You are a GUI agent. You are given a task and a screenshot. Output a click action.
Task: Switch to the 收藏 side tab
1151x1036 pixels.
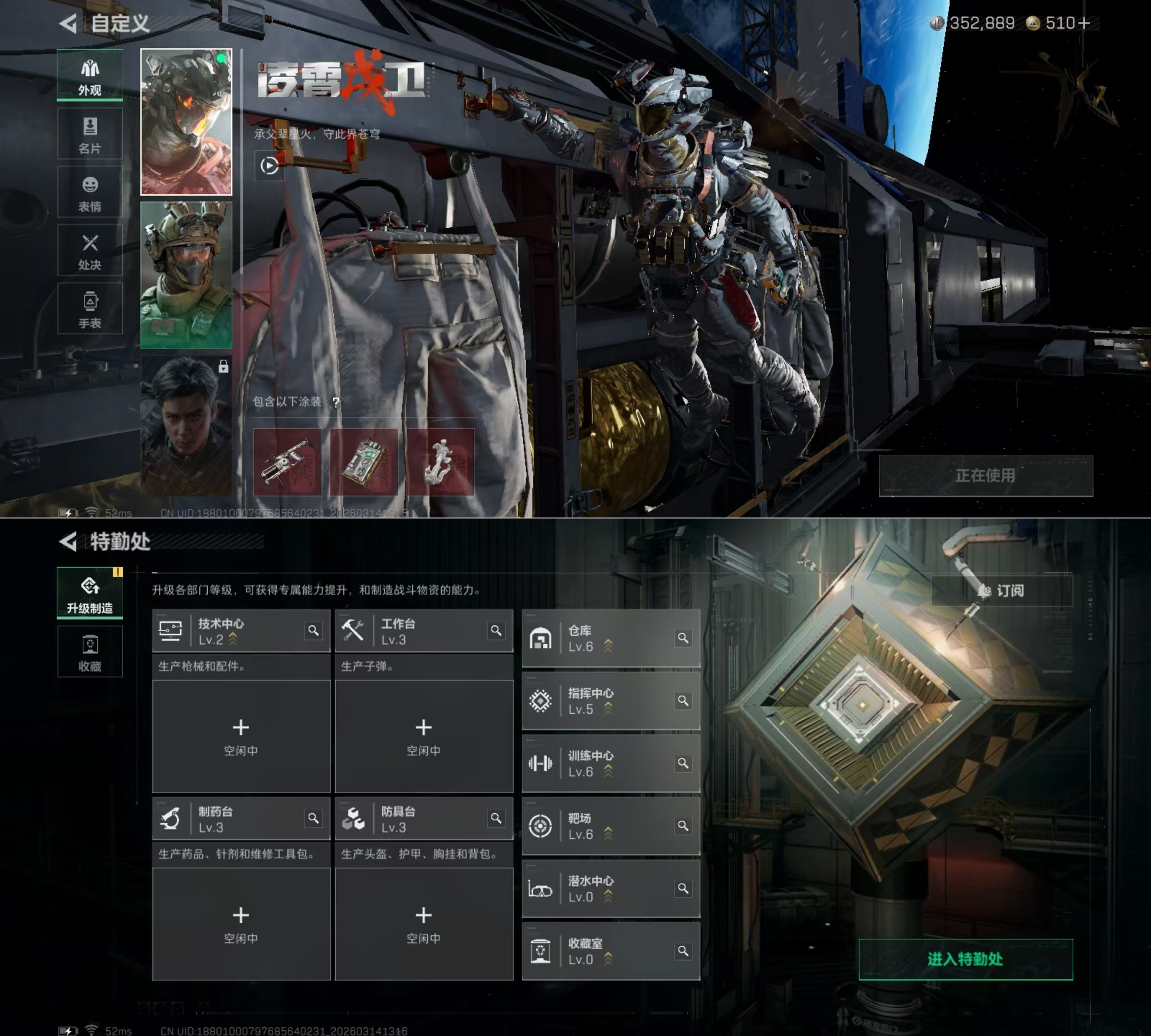[90, 652]
